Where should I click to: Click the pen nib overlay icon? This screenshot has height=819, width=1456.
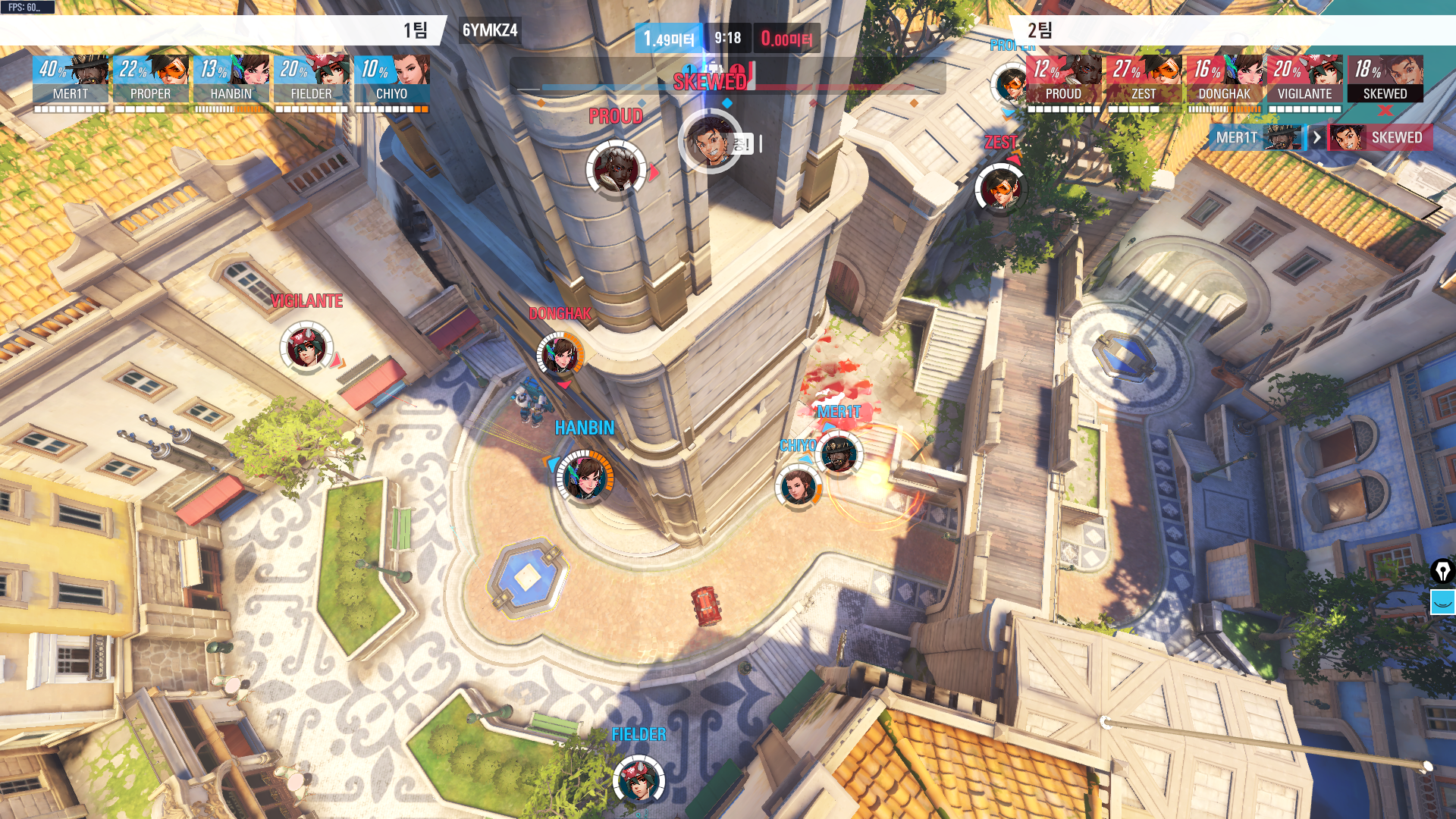click(x=1442, y=571)
